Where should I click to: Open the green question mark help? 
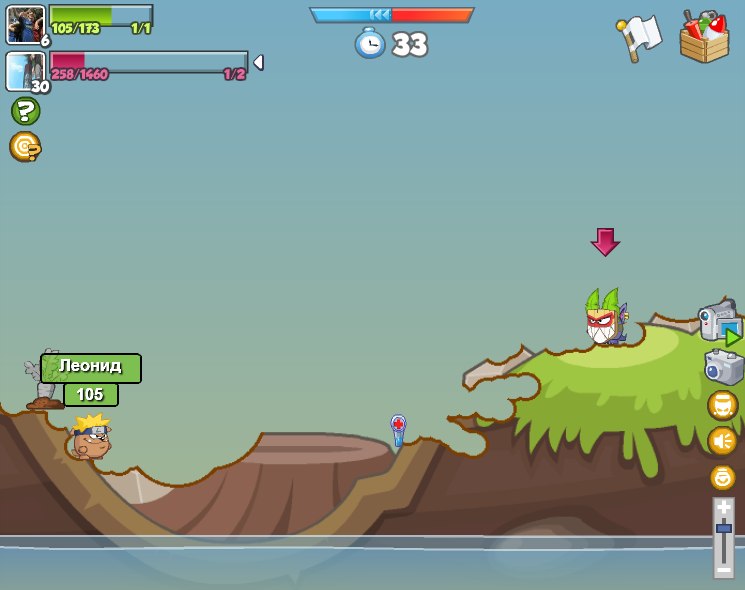point(25,111)
